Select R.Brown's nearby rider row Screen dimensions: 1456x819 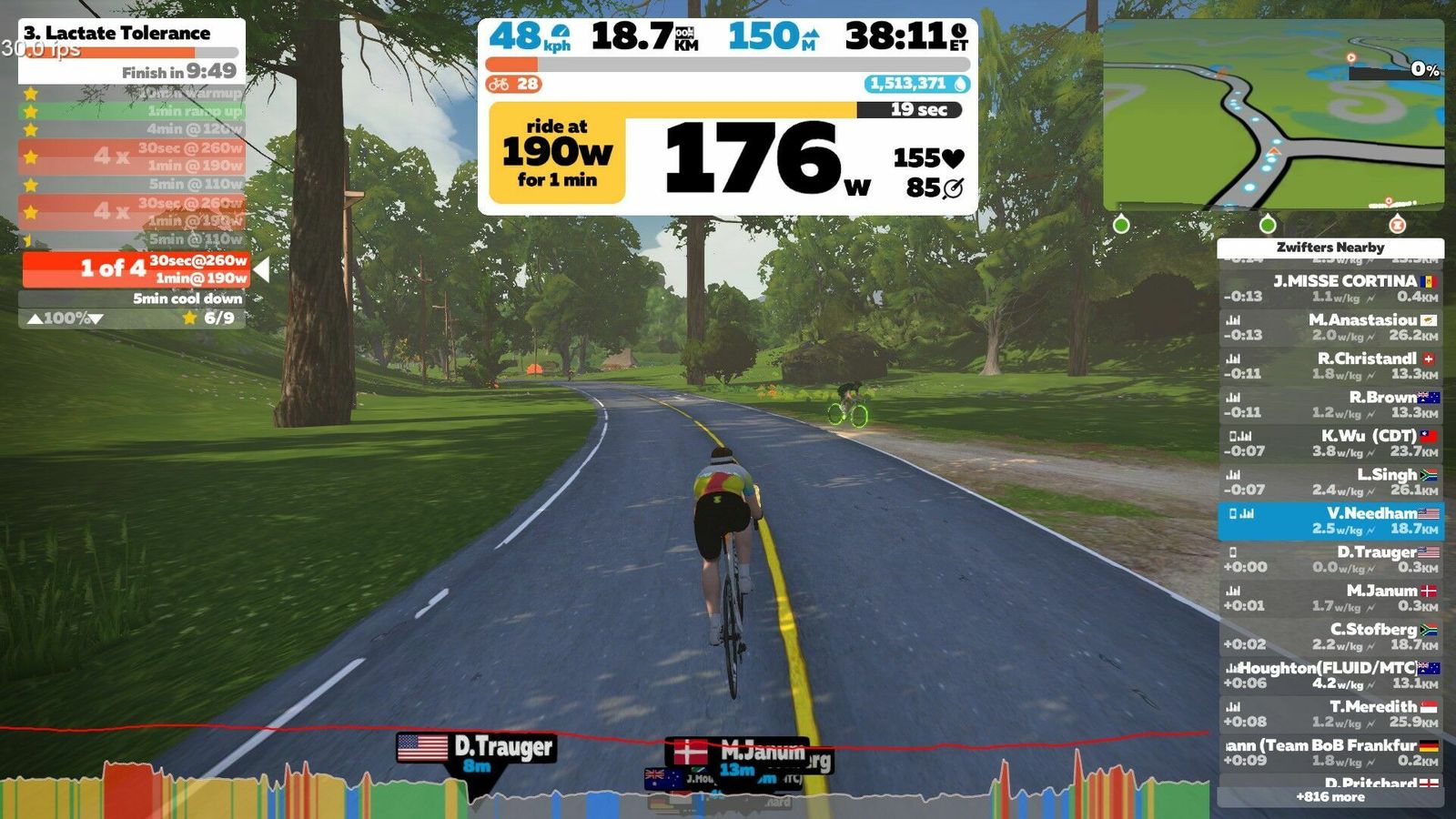point(1330,405)
